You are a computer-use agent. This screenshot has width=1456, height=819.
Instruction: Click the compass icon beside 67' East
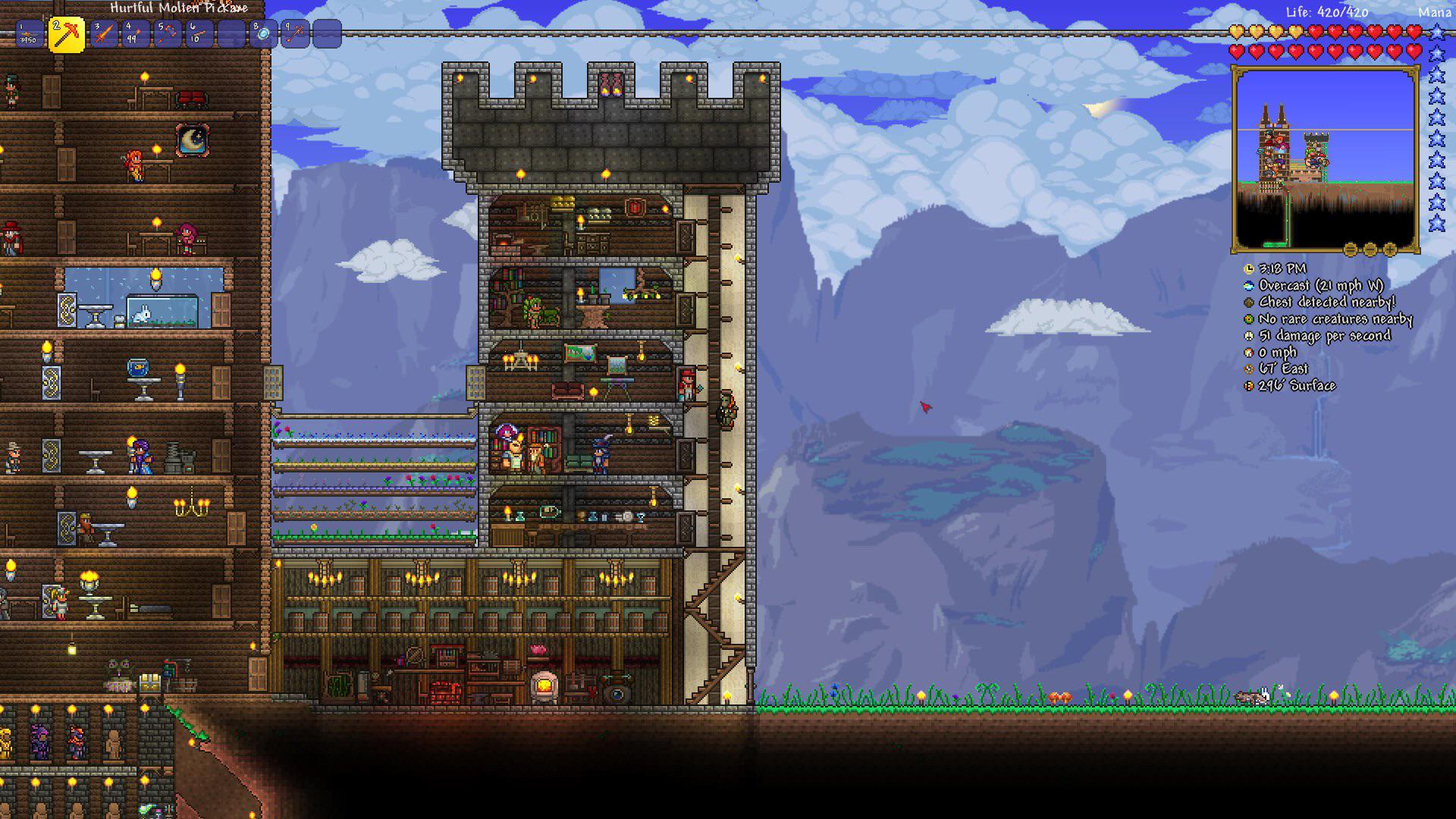1247,369
